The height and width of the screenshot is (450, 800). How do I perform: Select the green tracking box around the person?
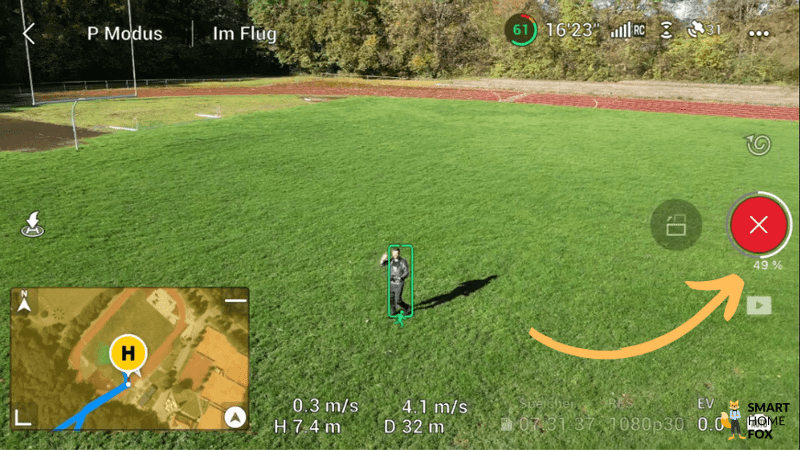coord(400,280)
